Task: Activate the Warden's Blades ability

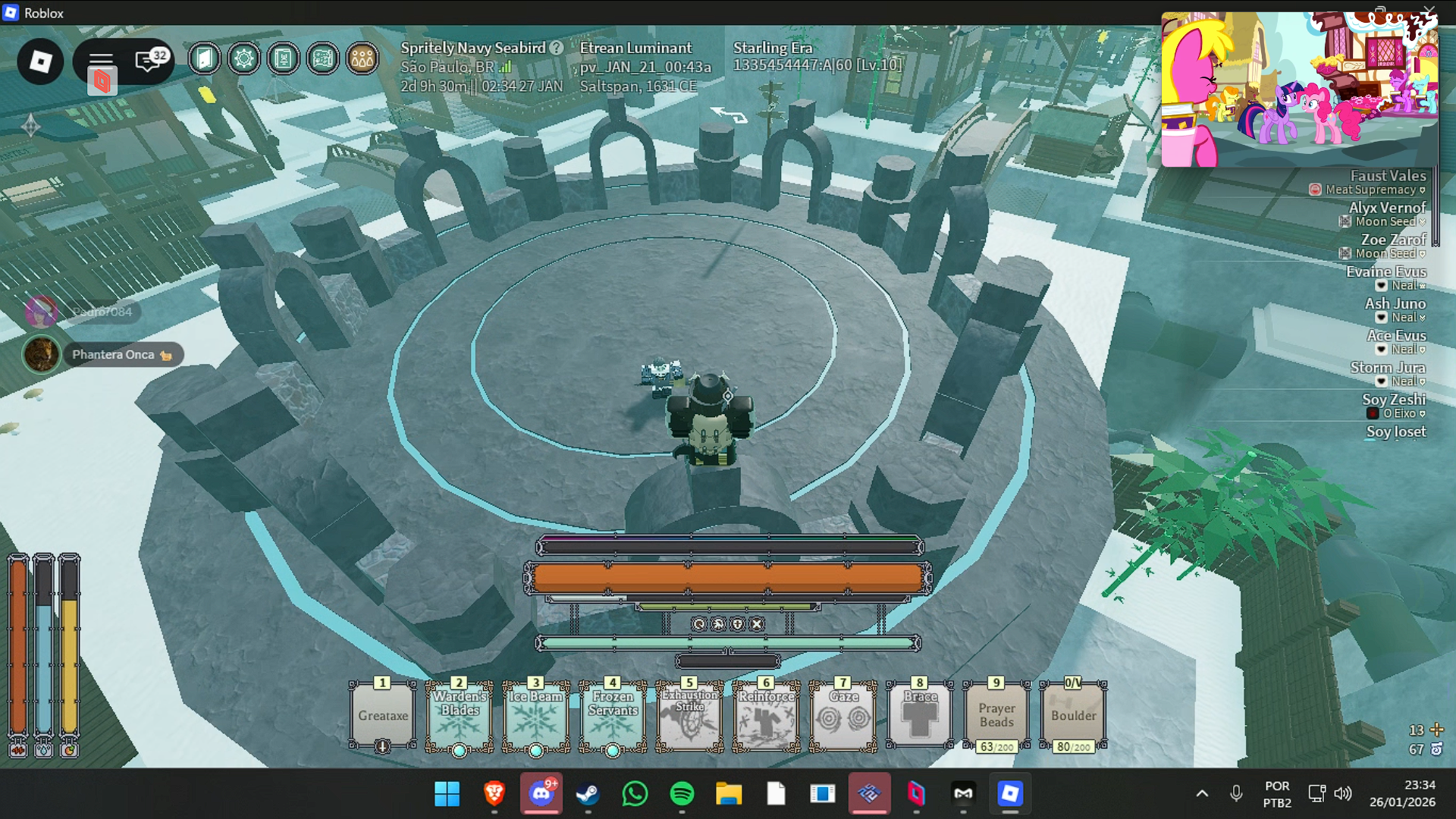Action: pyautogui.click(x=460, y=715)
